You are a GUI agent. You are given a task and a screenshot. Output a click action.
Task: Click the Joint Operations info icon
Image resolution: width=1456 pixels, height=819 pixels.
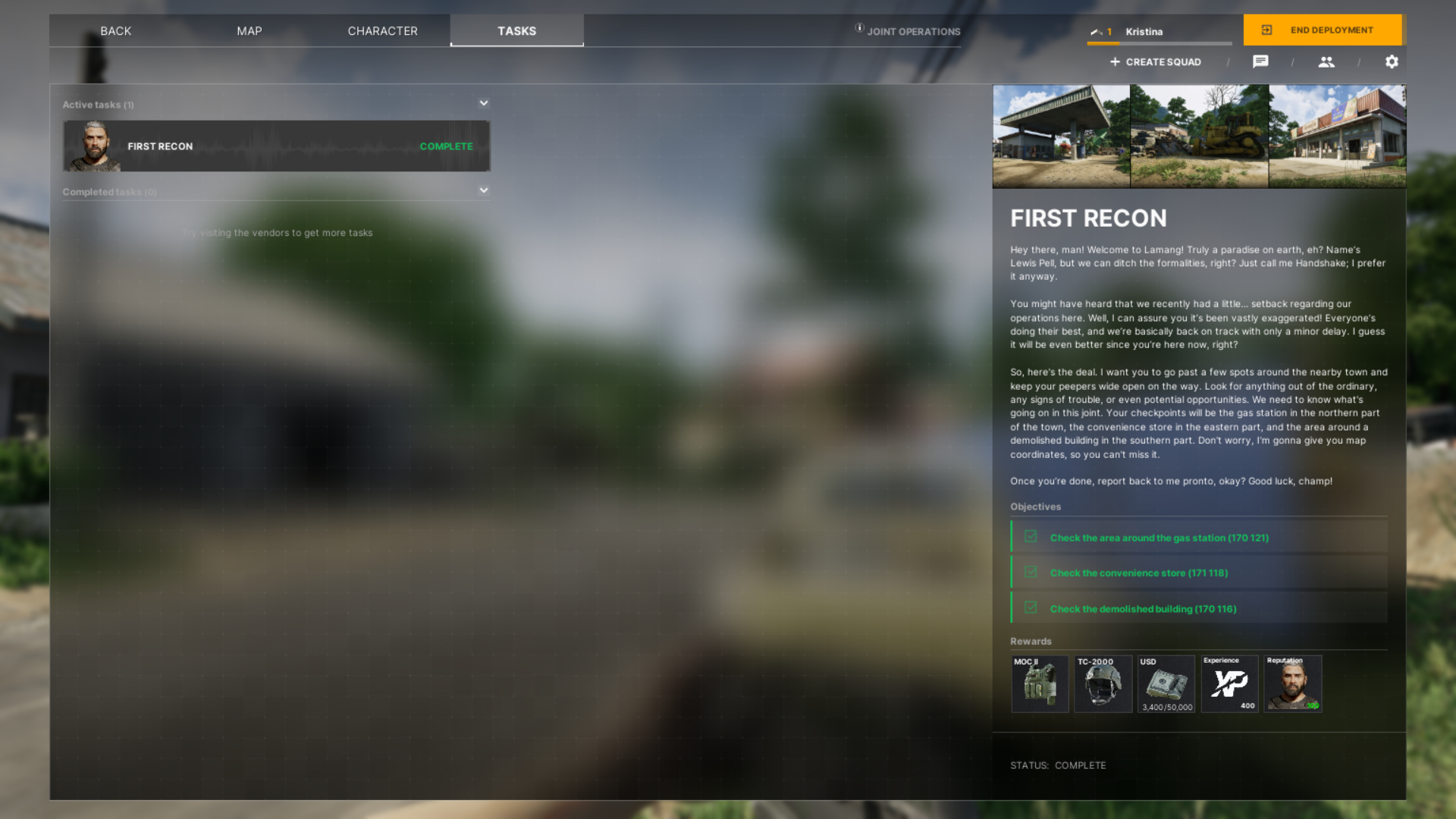pyautogui.click(x=858, y=27)
